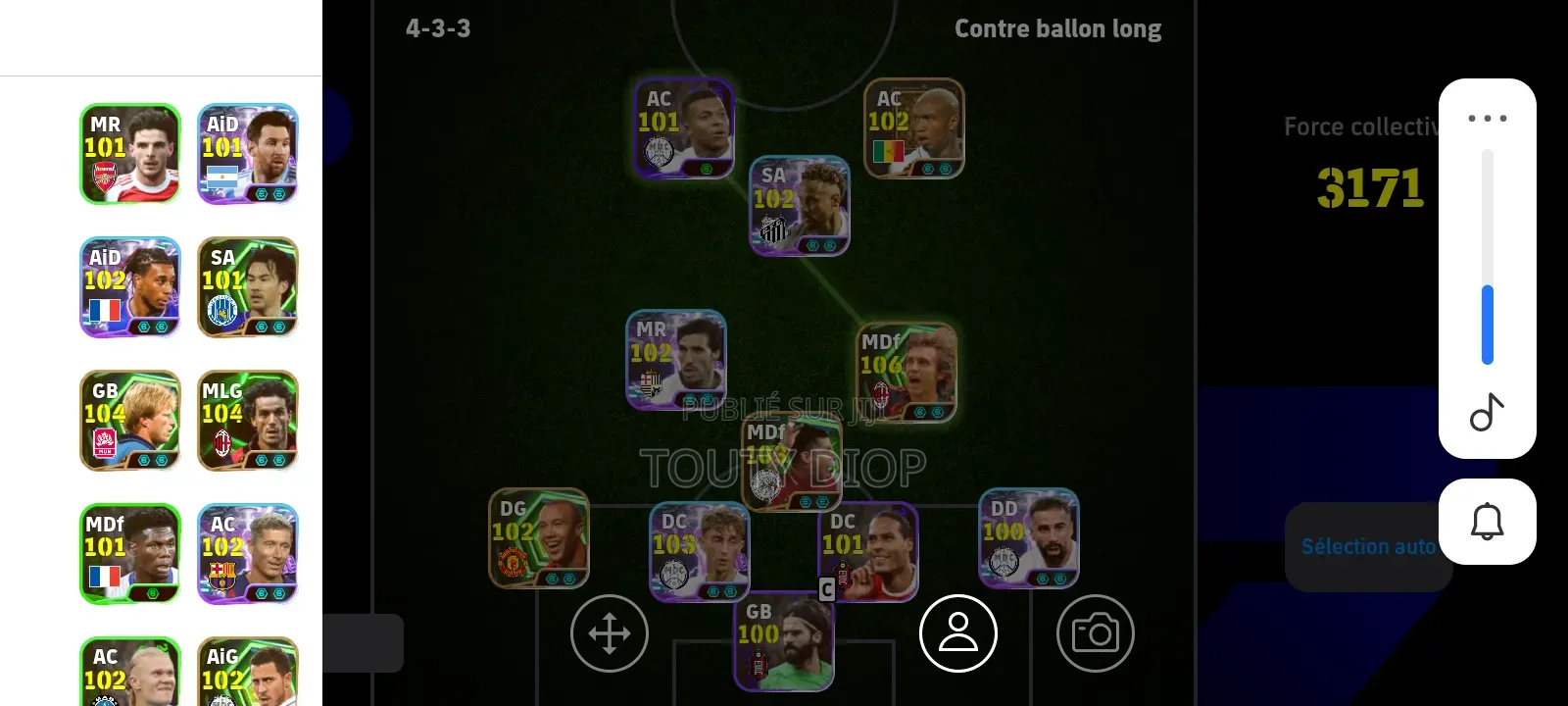The width and height of the screenshot is (1568, 706).
Task: Open the 4-3-3 formation label
Action: pyautogui.click(x=435, y=28)
